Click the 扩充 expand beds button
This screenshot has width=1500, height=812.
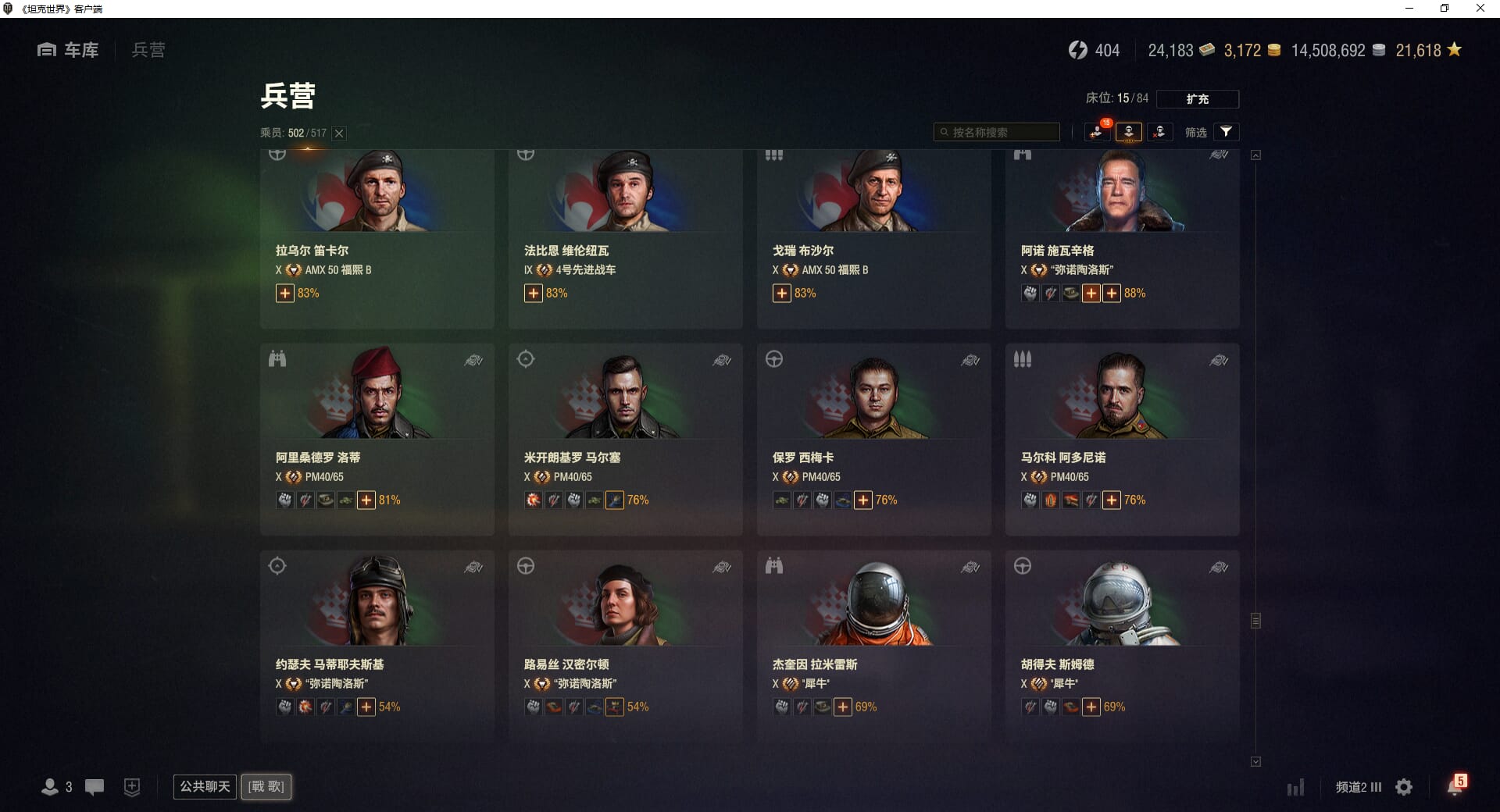click(1197, 99)
